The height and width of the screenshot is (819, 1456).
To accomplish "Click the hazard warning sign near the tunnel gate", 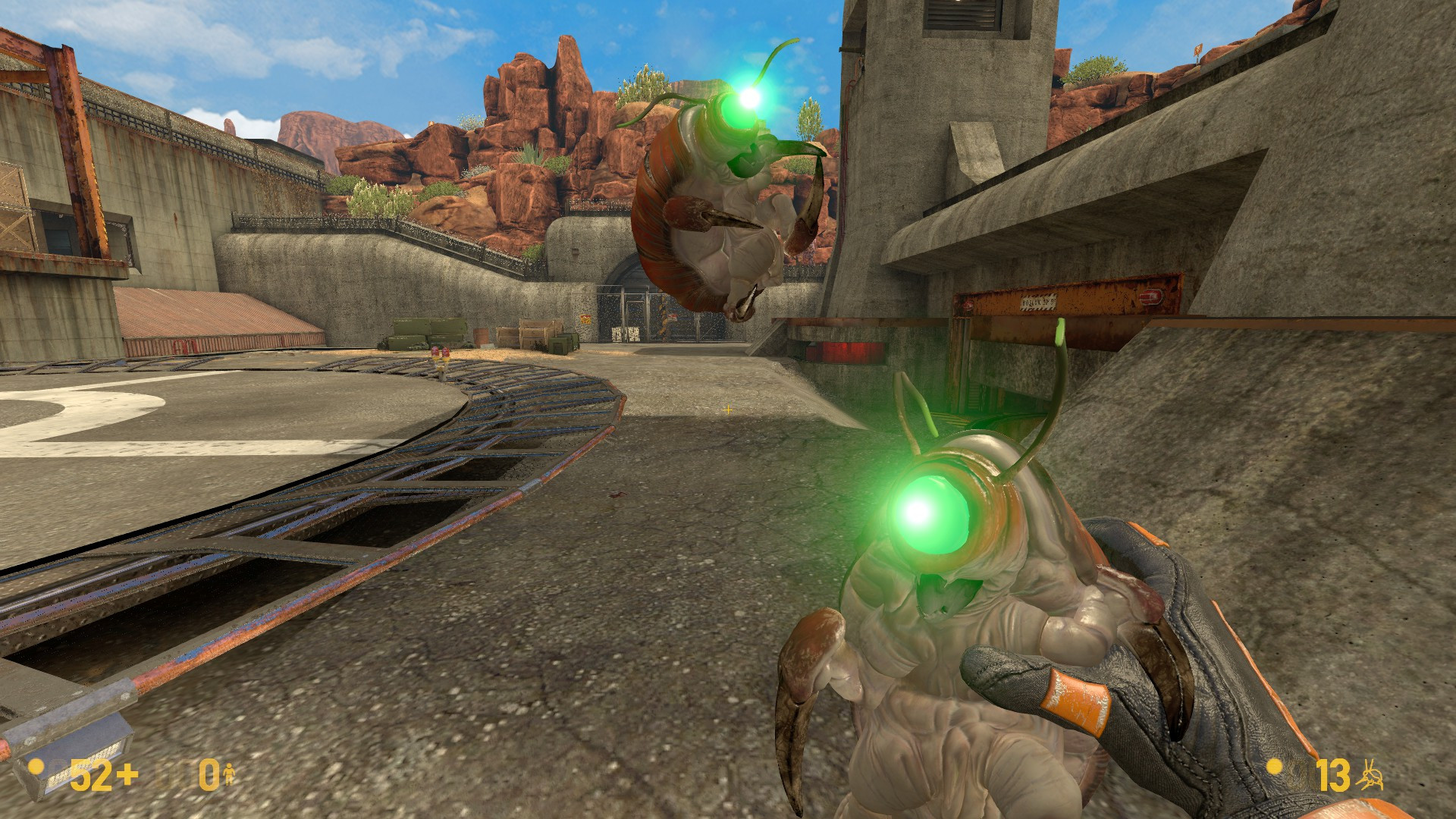I will tap(585, 320).
